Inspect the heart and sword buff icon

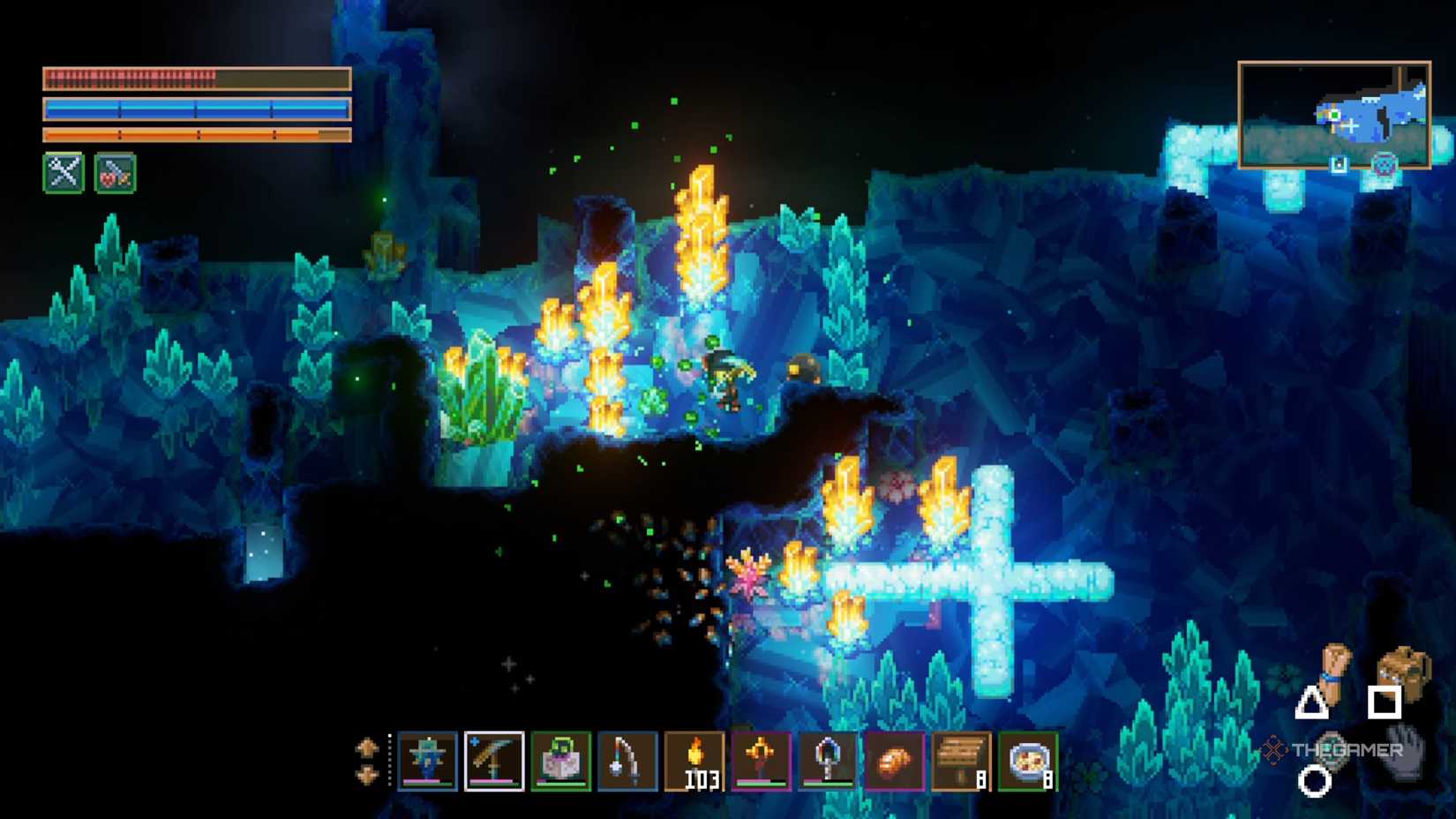click(115, 172)
